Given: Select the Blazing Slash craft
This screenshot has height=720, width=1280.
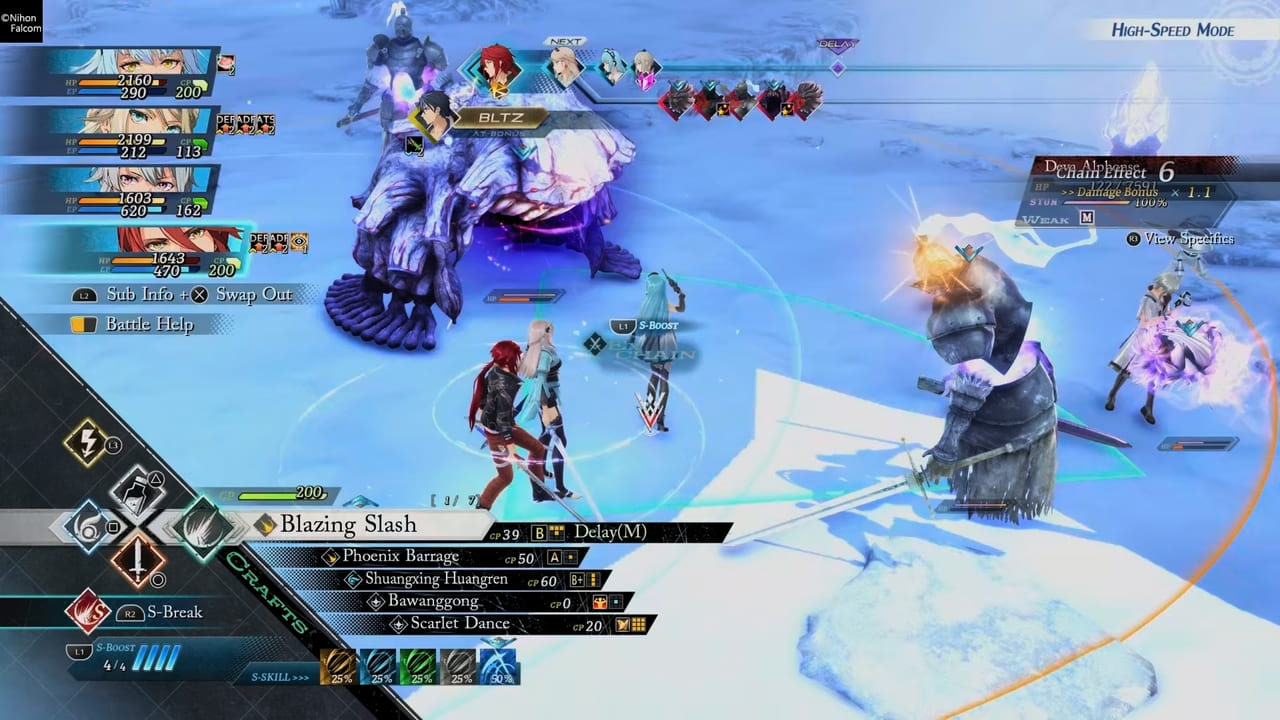Looking at the screenshot, I should [347, 525].
